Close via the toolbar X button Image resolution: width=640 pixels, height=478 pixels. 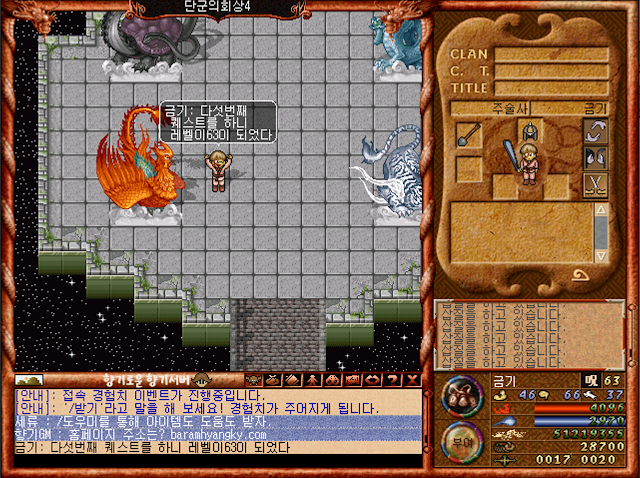411,380
